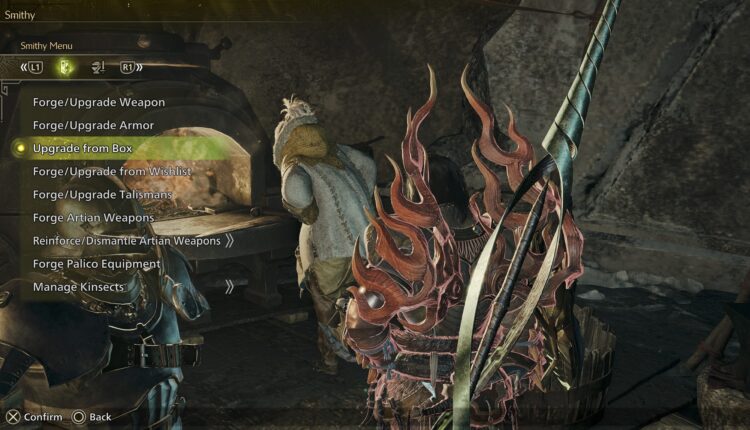
Task: Switch to the second smithy menu tab
Action: 98,68
